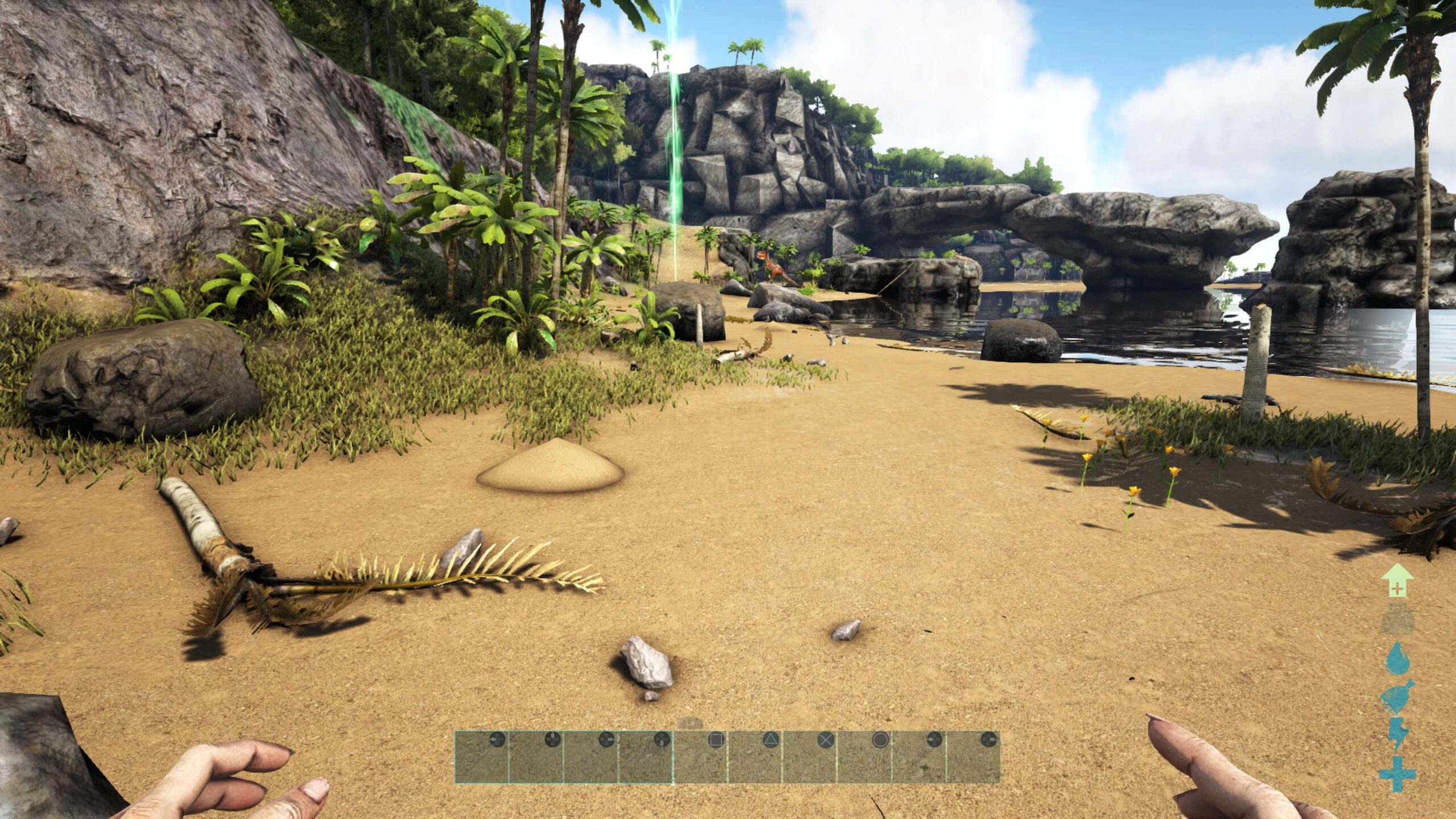Choose the hotbar slot marked with a triangle
Image resolution: width=1456 pixels, height=819 pixels.
click(x=755, y=757)
